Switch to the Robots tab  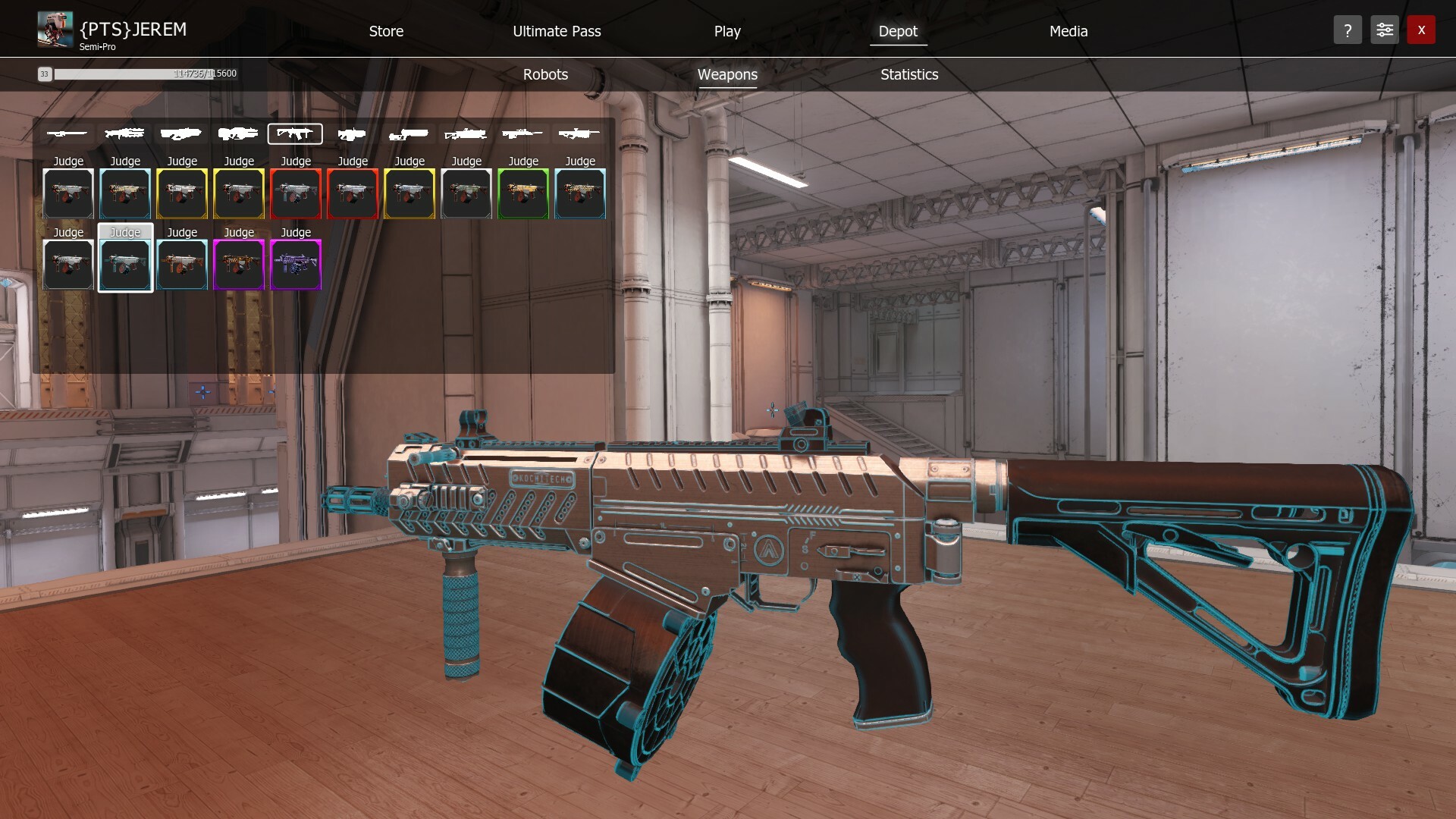pyautogui.click(x=545, y=74)
